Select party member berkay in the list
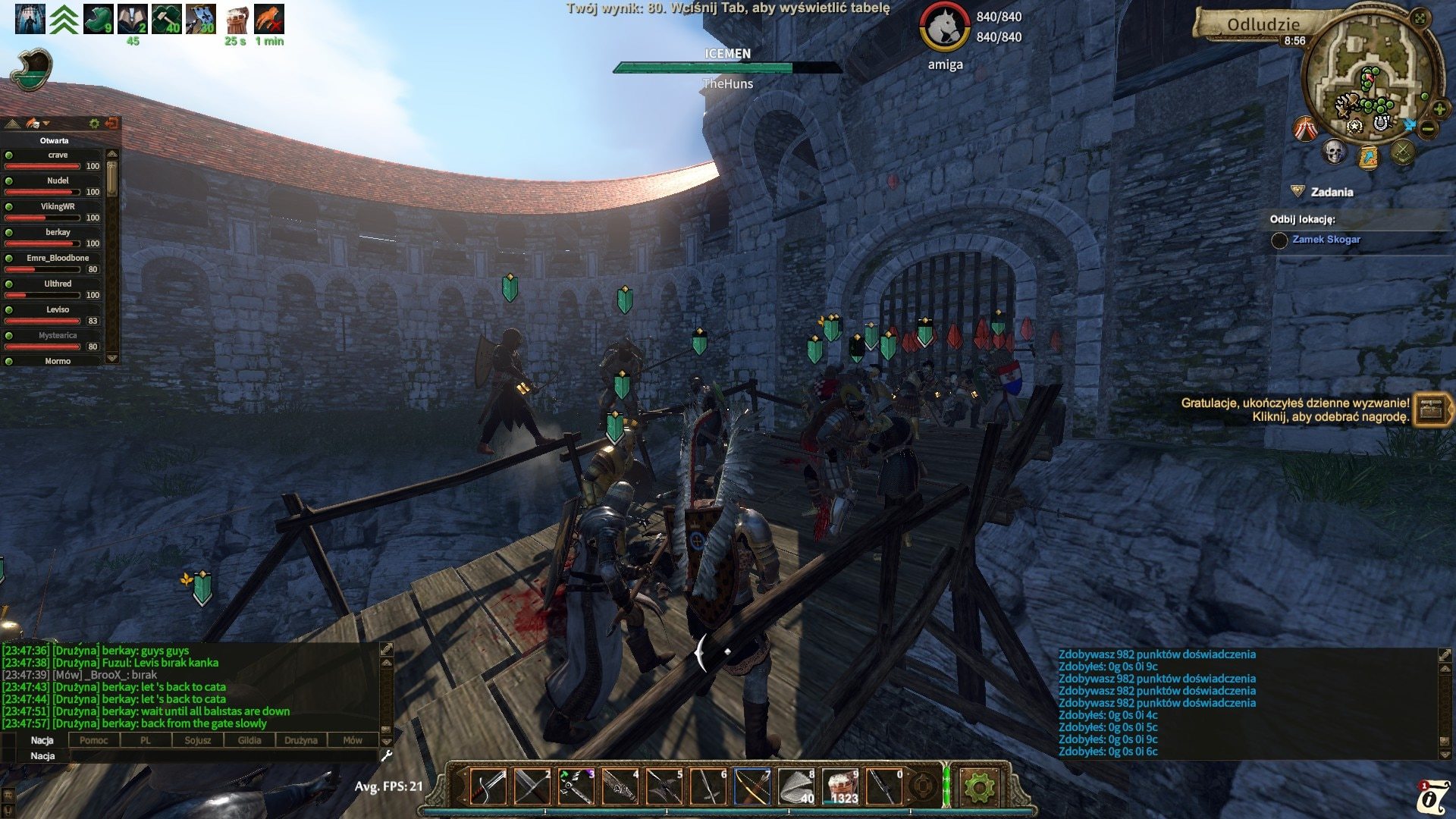The width and height of the screenshot is (1456, 819). (58, 232)
